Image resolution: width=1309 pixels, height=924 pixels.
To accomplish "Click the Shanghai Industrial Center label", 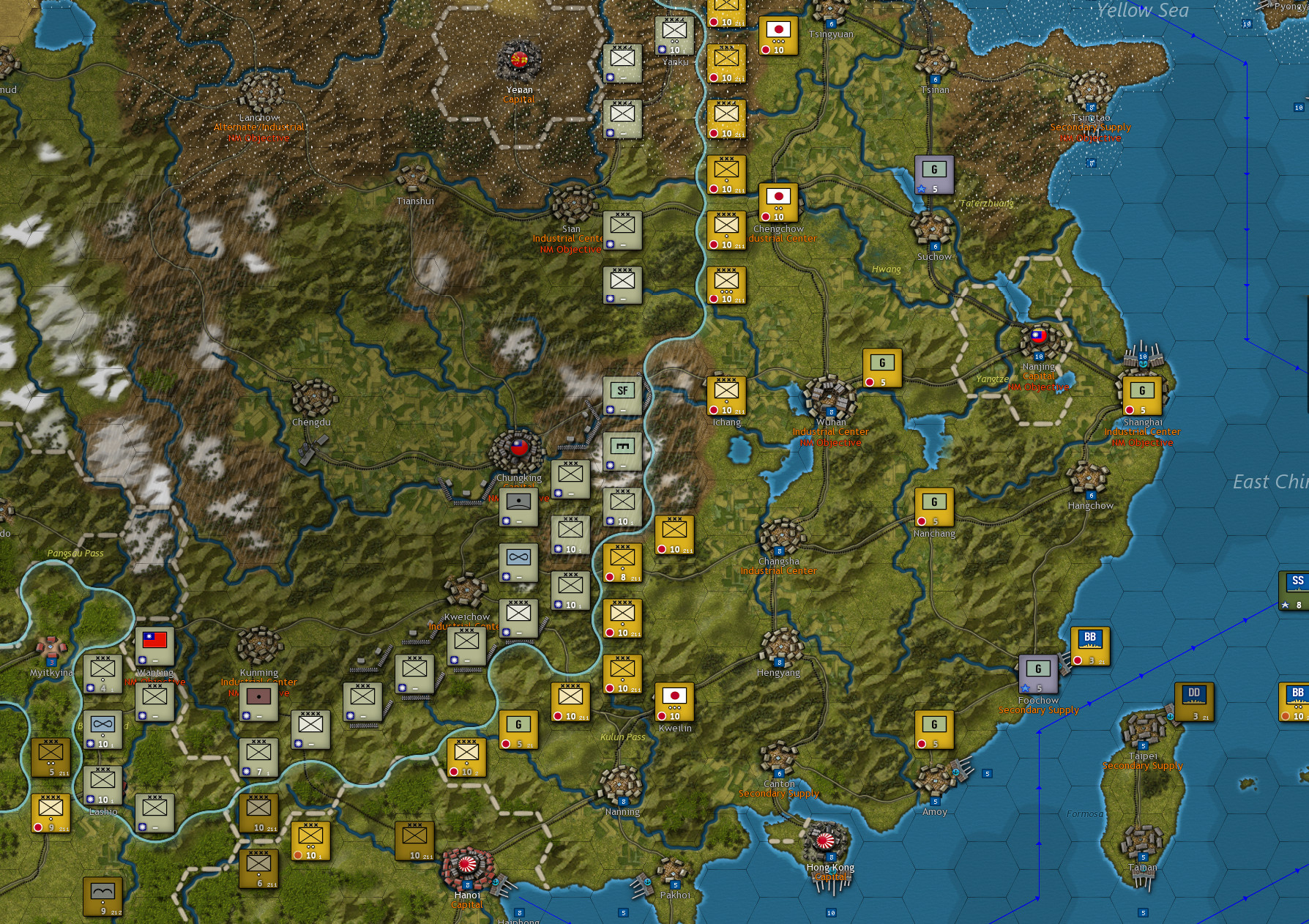I will pos(1143,432).
